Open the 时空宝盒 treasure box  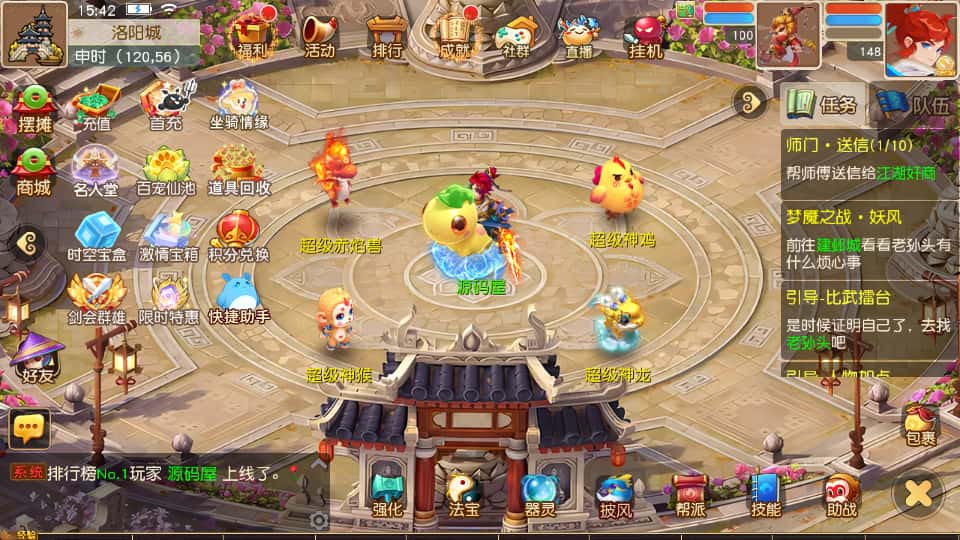(x=97, y=237)
